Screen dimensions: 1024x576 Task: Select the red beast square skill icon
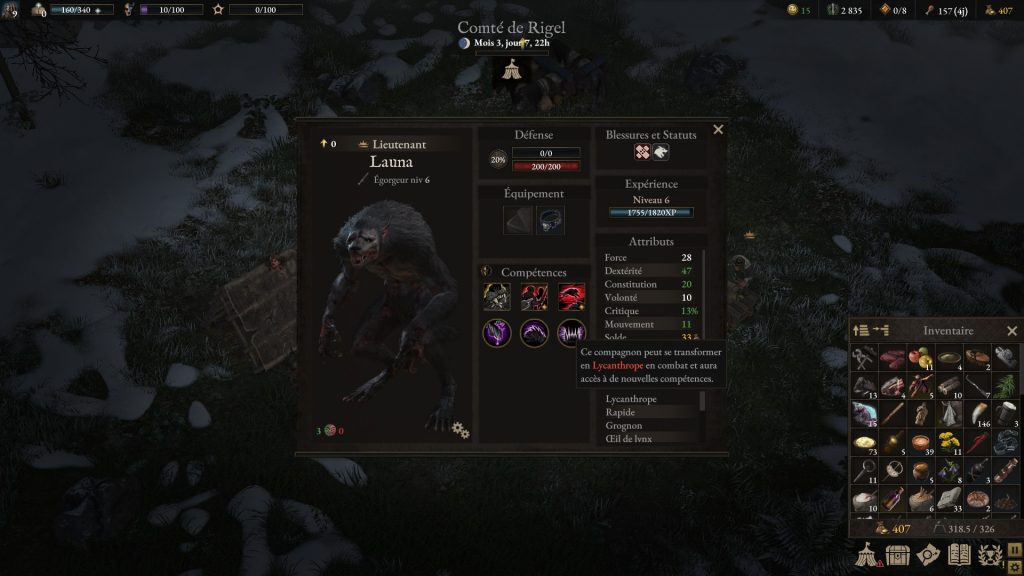tap(572, 297)
